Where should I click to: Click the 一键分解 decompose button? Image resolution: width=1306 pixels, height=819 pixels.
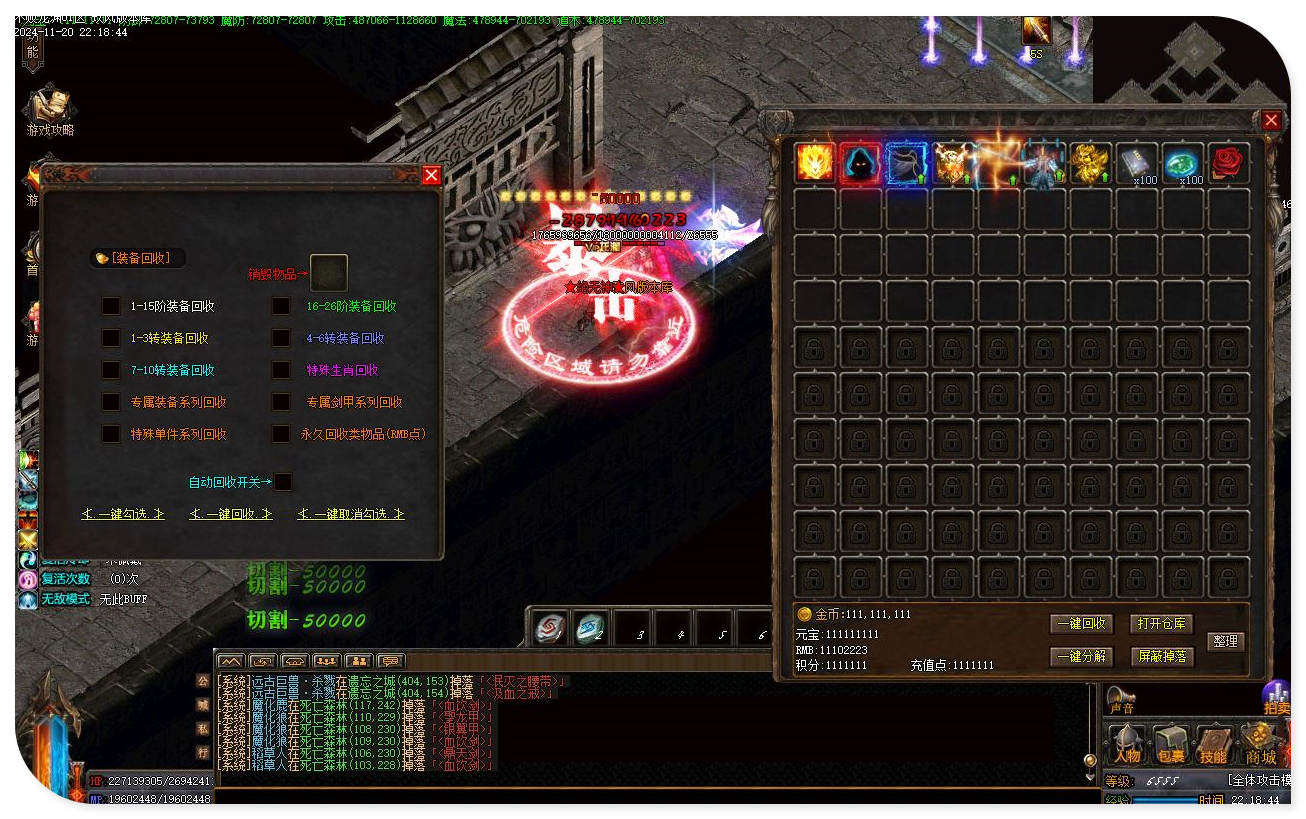coord(1081,657)
